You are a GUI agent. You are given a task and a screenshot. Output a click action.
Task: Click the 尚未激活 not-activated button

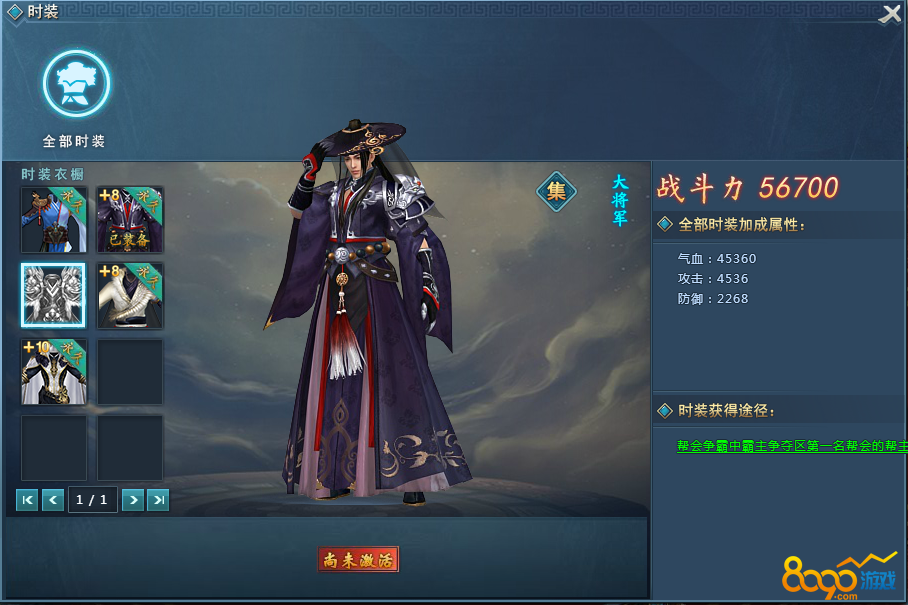(359, 560)
